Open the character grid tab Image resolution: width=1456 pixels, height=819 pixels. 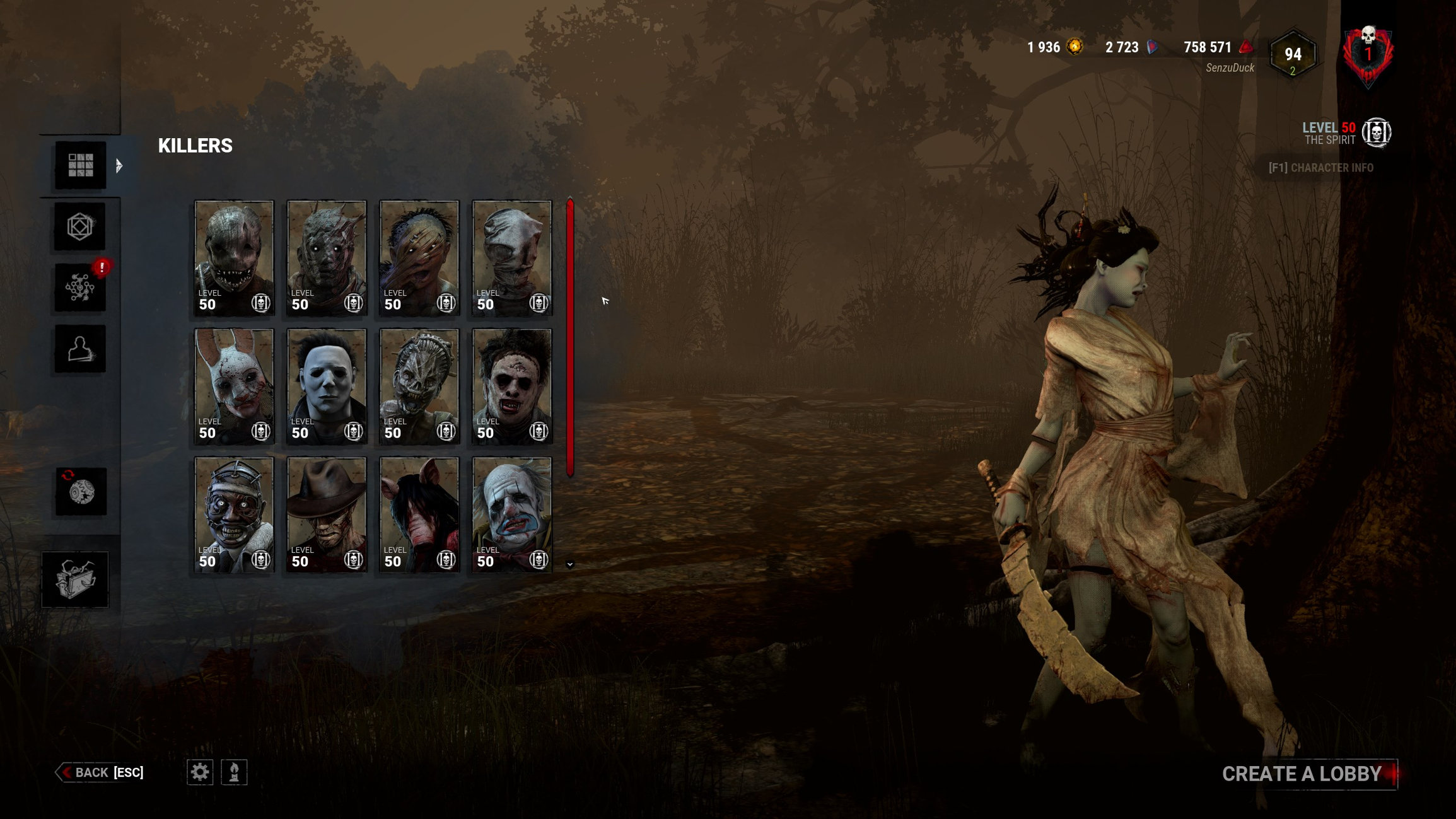[80, 165]
